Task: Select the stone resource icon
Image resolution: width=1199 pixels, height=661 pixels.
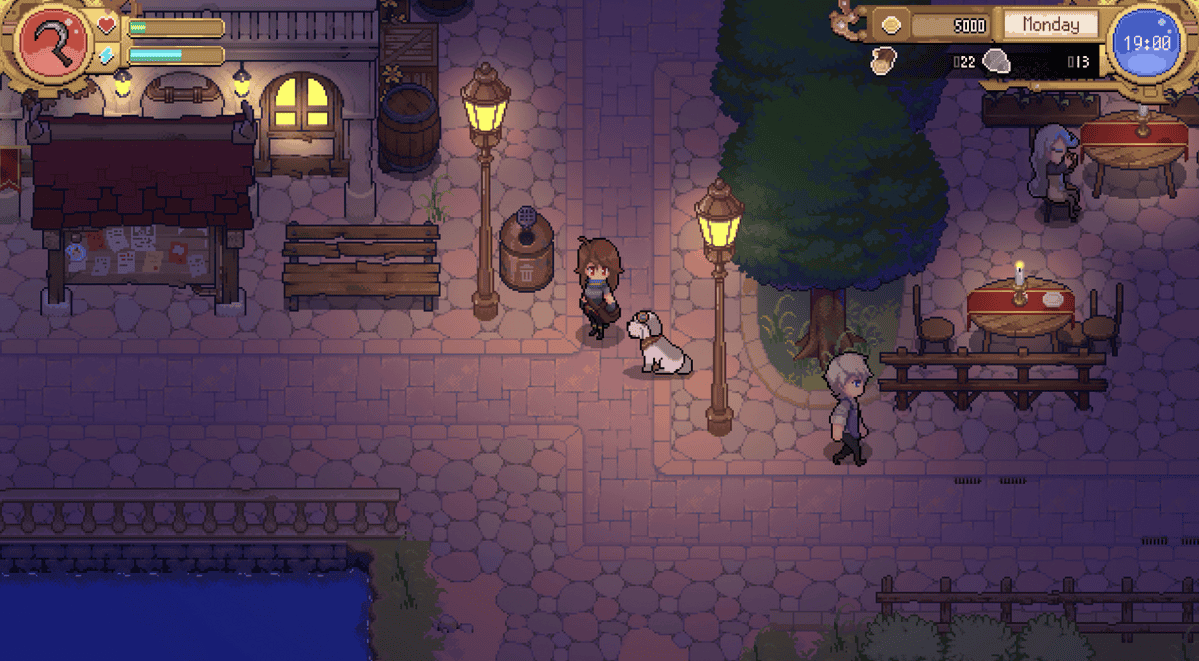Action: coord(996,61)
